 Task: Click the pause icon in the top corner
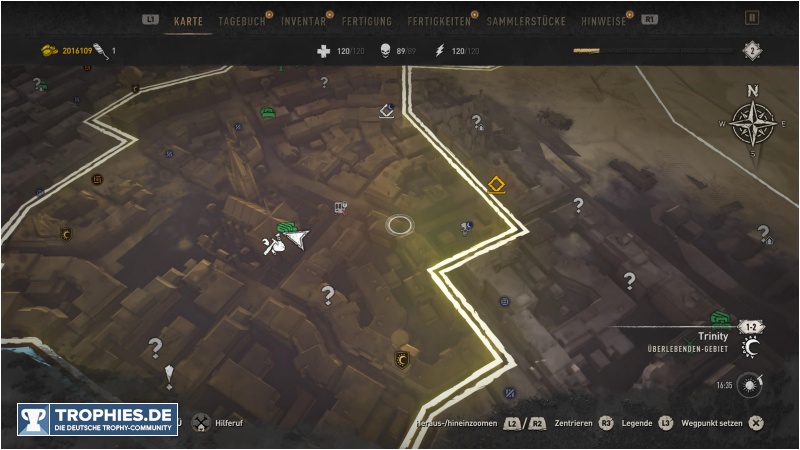point(752,18)
